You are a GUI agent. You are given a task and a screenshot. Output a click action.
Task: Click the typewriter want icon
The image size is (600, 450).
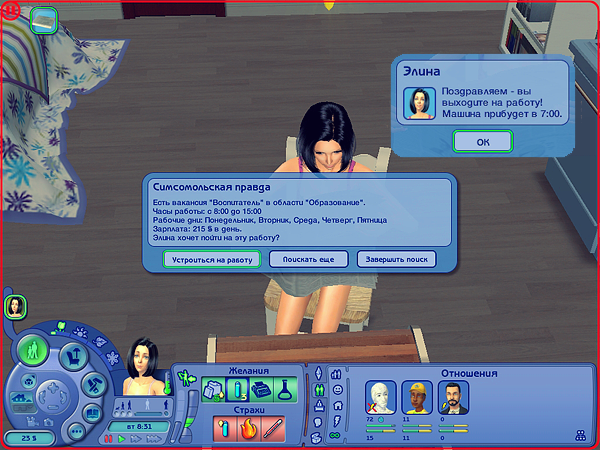click(x=260, y=390)
